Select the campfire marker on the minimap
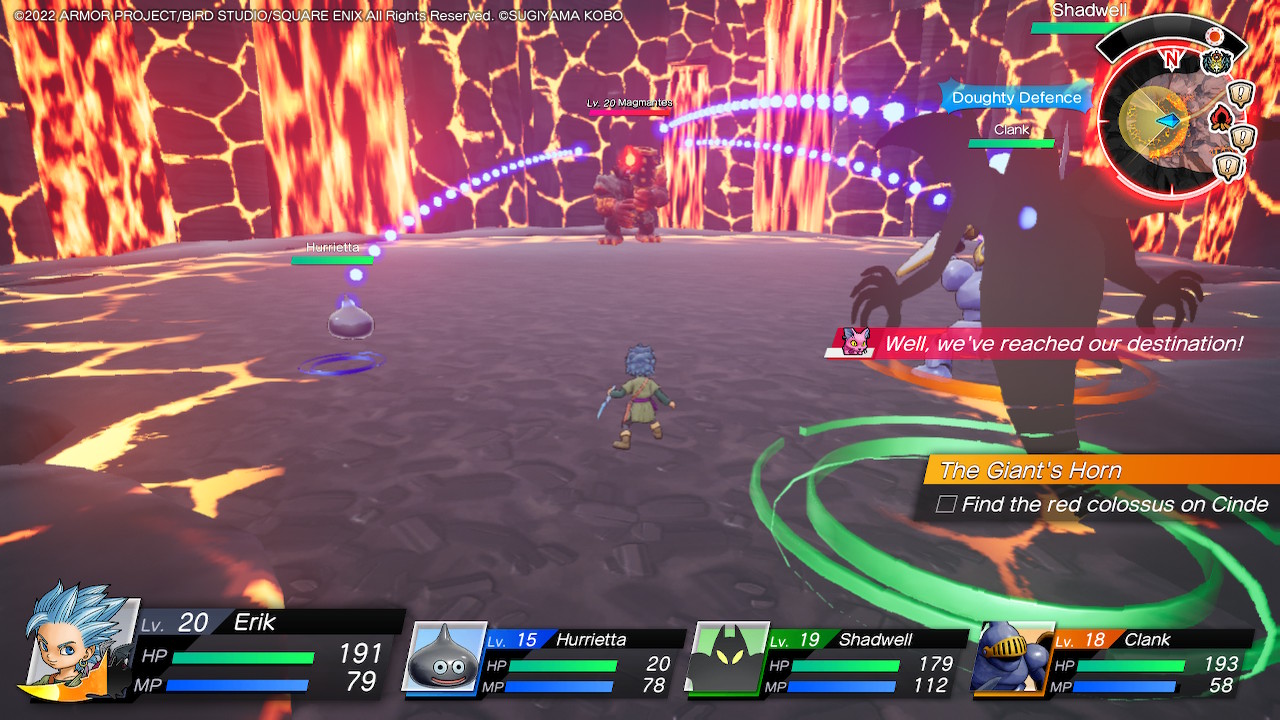This screenshot has height=720, width=1280. 1221,119
